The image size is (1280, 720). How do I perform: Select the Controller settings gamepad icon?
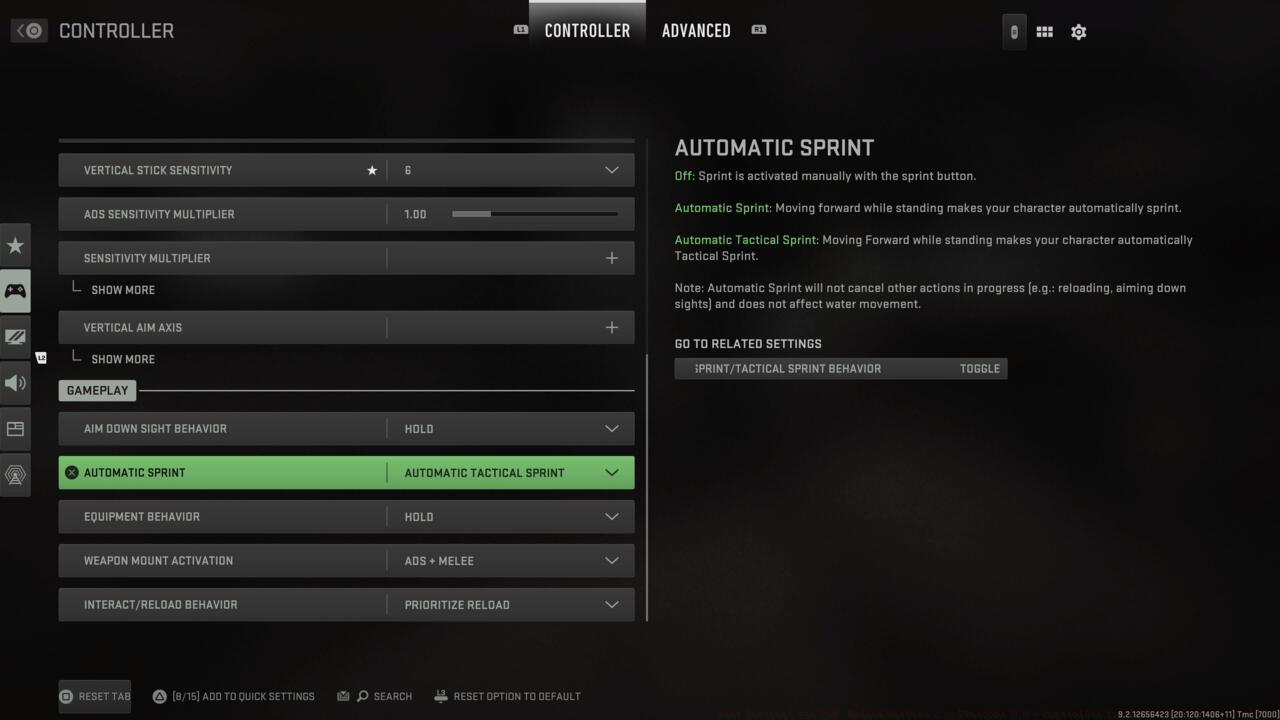(15, 291)
